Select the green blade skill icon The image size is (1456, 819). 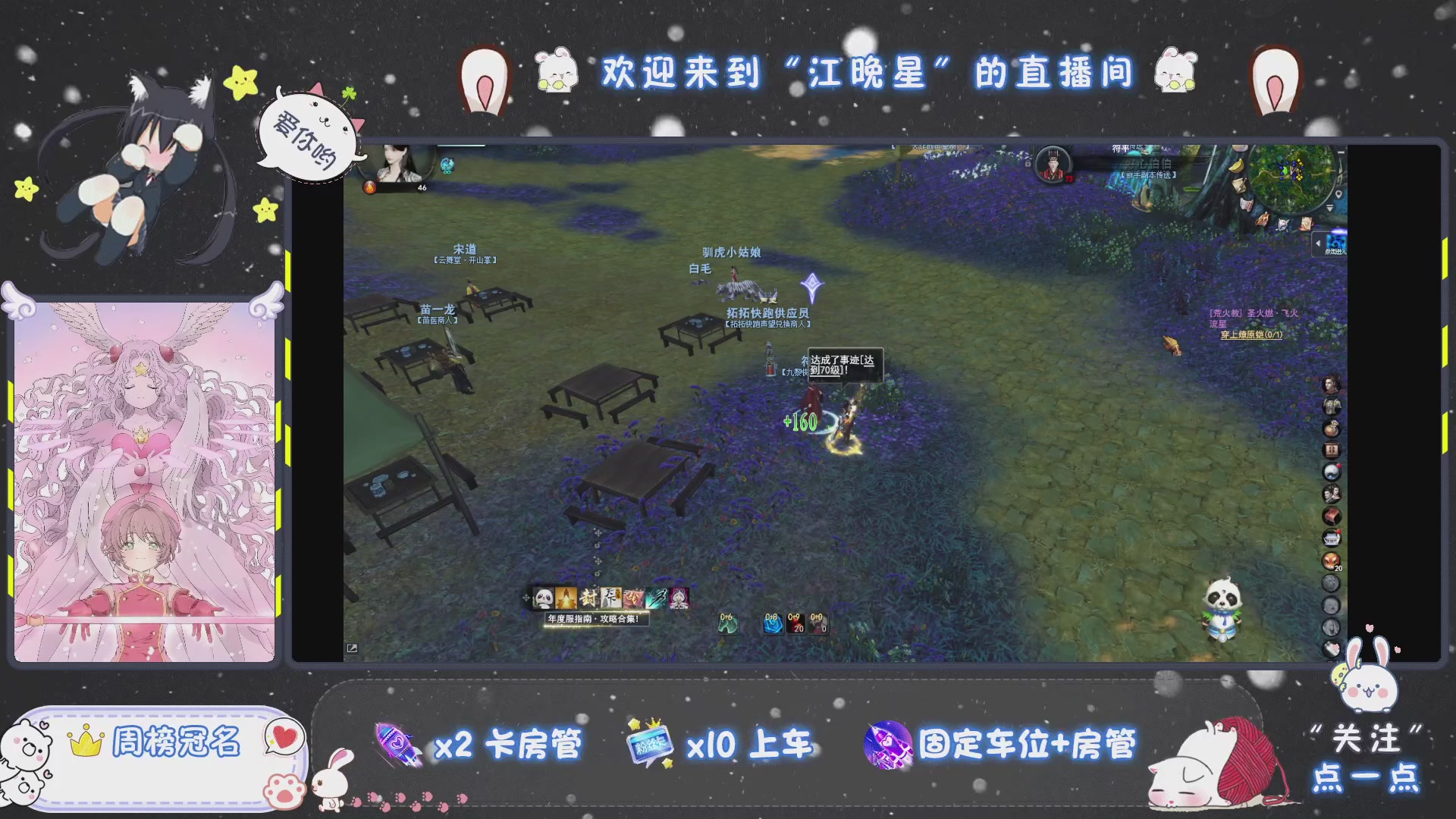click(656, 598)
